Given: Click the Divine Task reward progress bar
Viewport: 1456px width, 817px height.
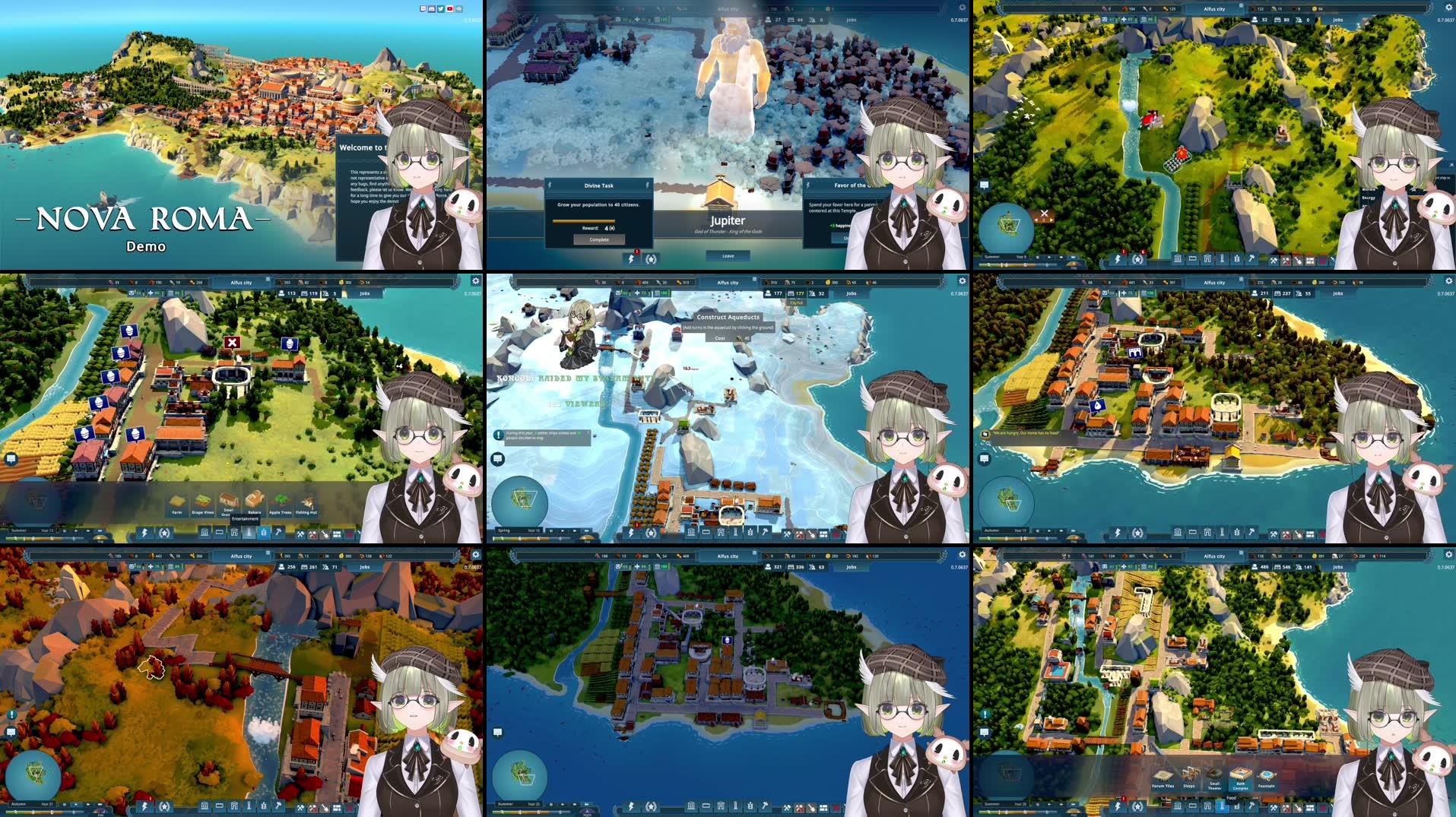Looking at the screenshot, I should [x=584, y=221].
